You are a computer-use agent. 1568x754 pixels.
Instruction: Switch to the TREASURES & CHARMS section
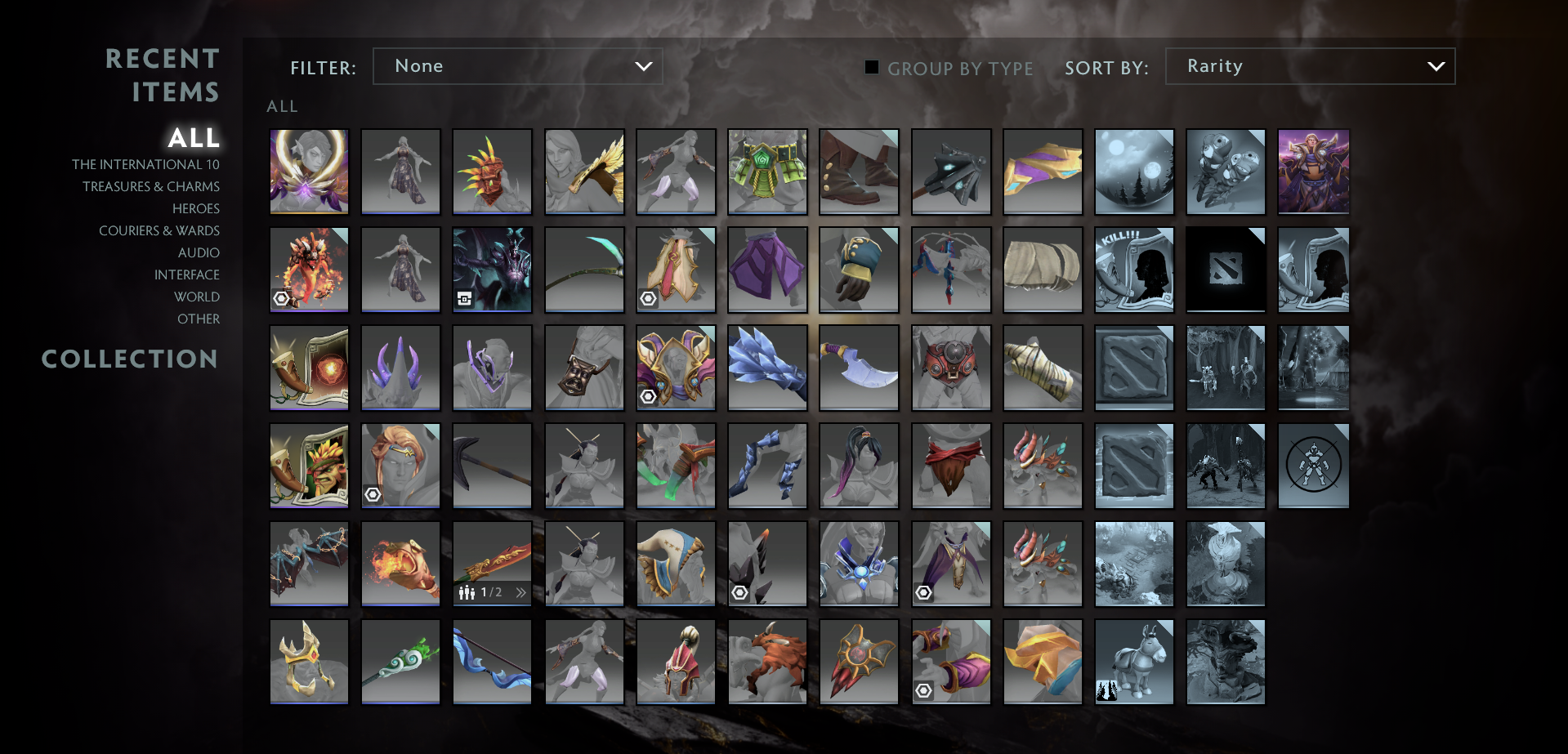click(x=150, y=186)
